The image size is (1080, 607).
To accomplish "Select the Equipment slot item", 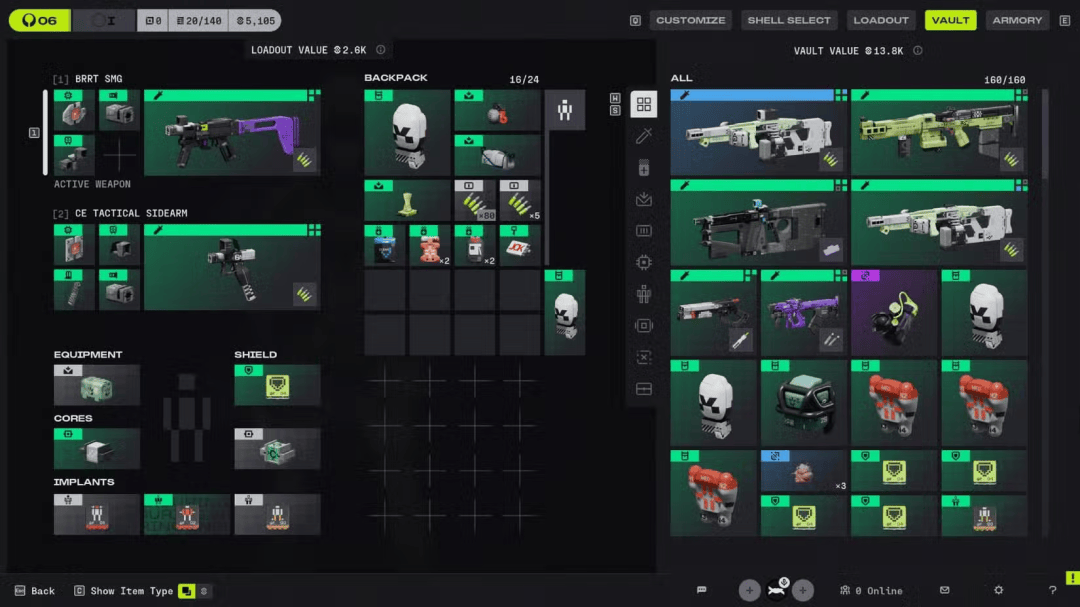I will click(97, 385).
